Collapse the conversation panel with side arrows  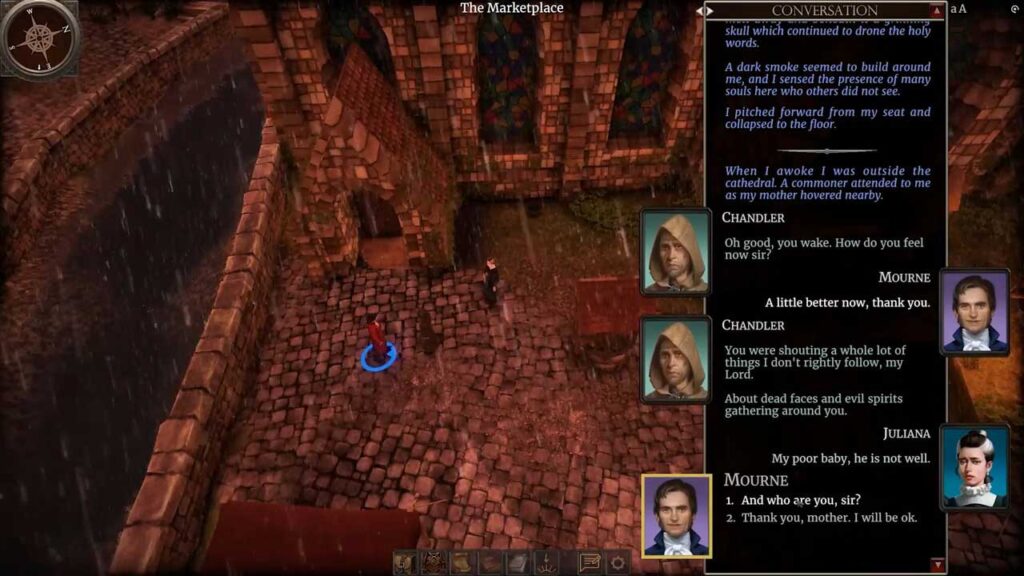(x=707, y=10)
